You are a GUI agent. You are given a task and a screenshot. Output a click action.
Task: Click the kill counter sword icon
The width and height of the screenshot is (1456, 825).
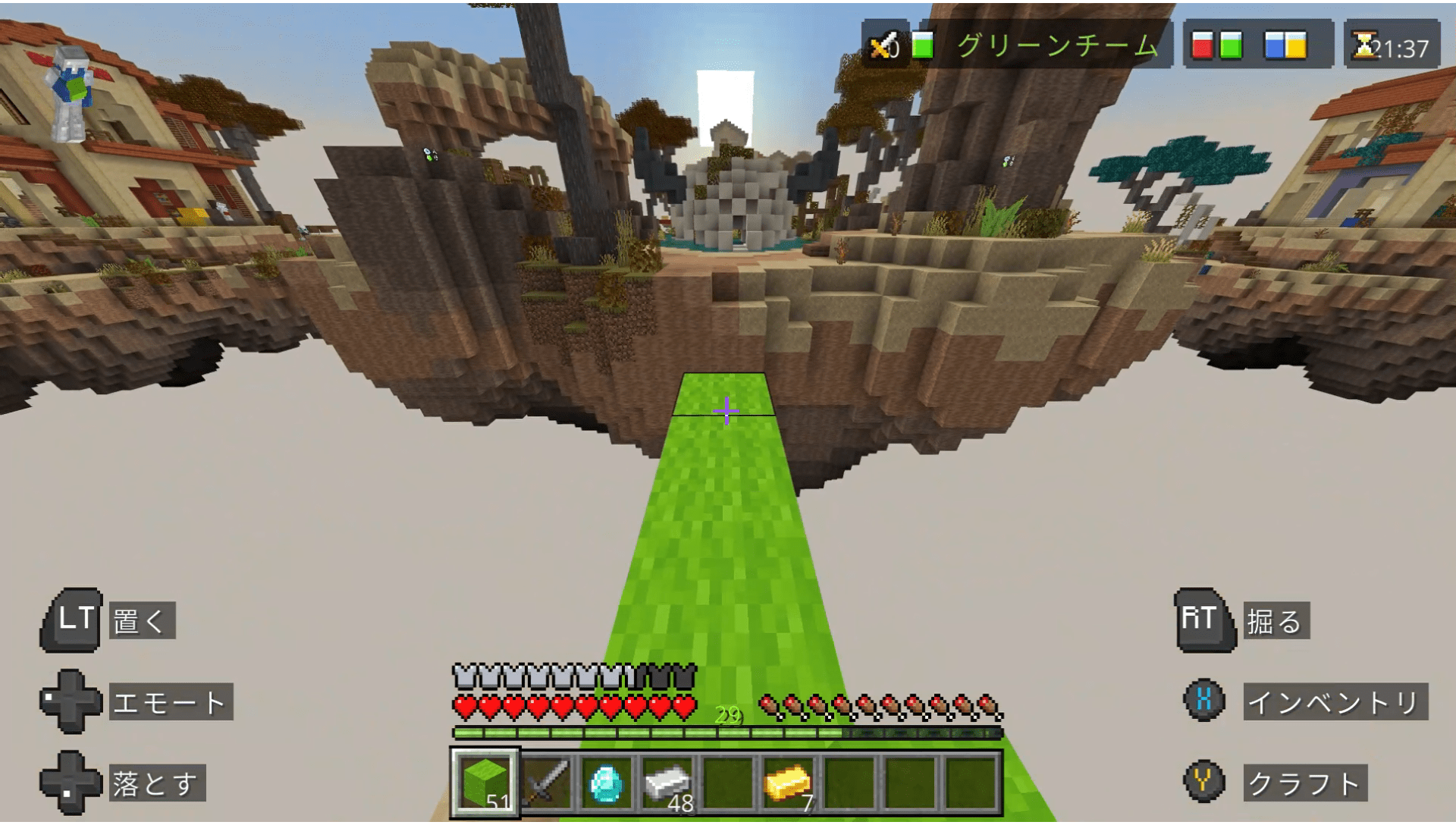click(882, 44)
